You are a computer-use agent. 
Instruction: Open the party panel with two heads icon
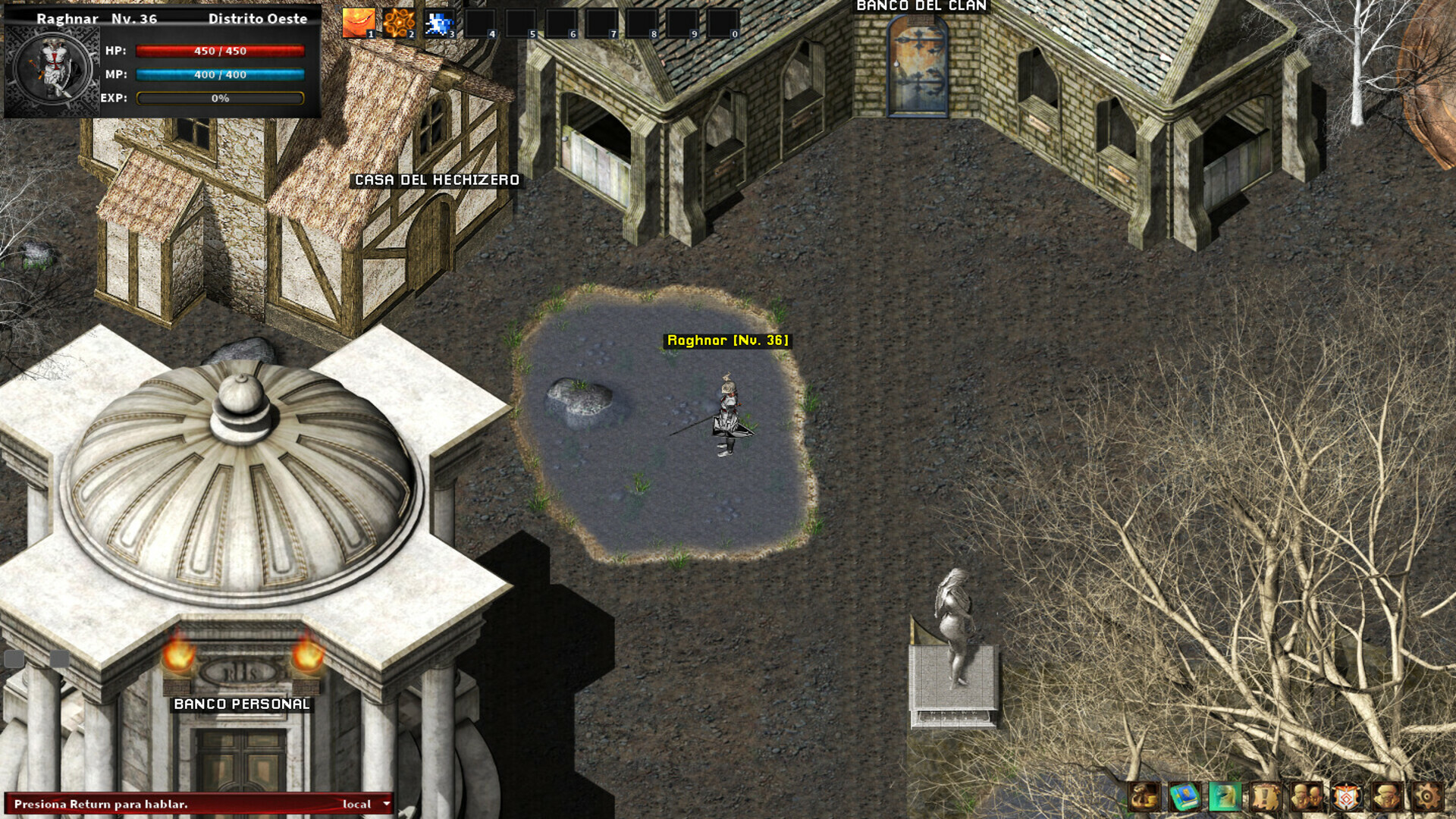tap(1306, 797)
